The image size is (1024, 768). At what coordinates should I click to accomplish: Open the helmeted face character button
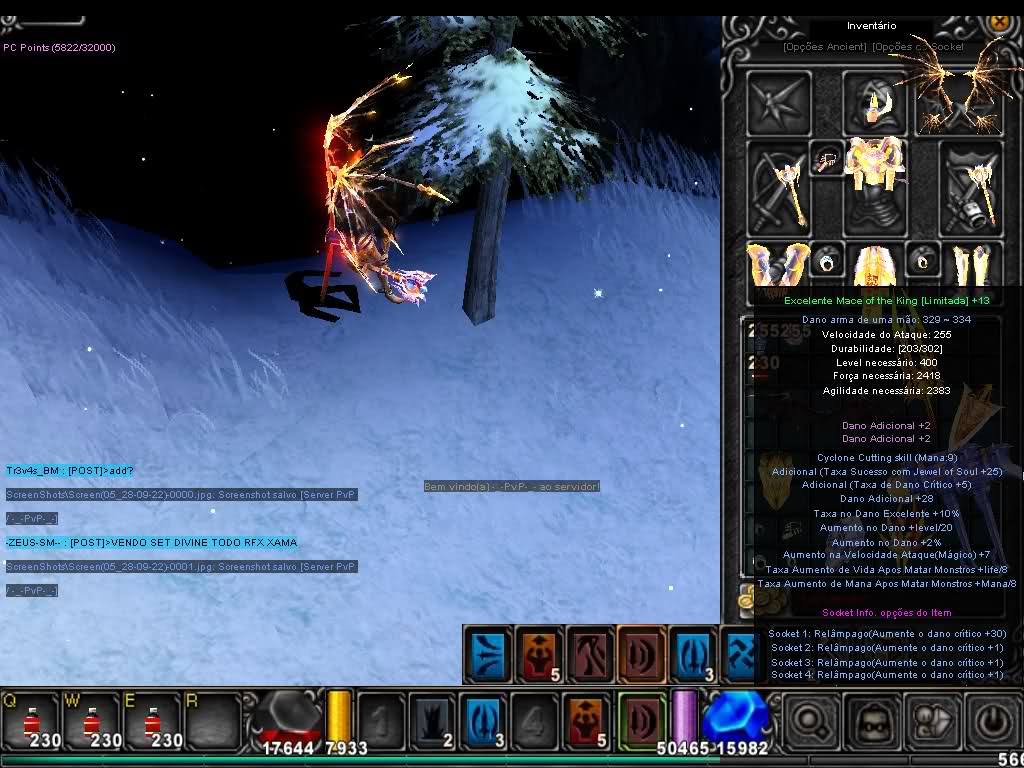click(x=871, y=720)
